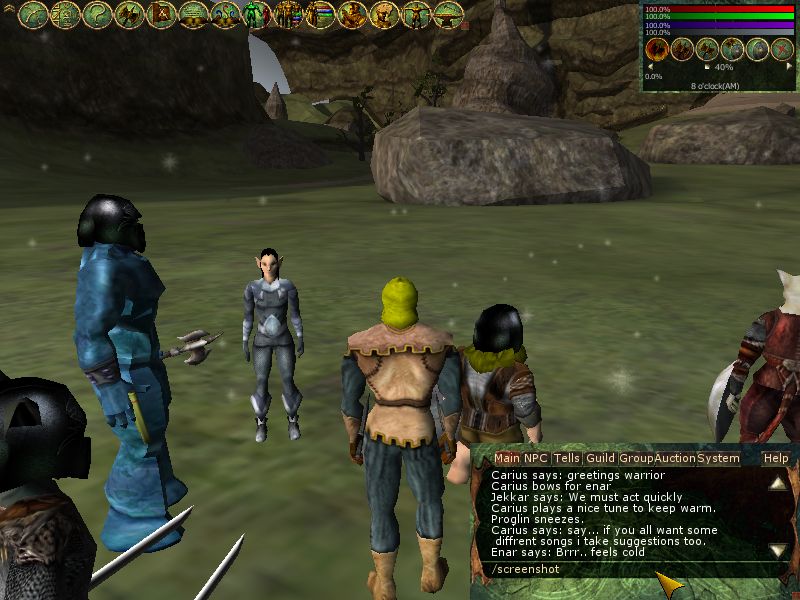This screenshot has height=600, width=800.
Task: Click the red X stance icon
Action: pyautogui.click(x=782, y=49)
